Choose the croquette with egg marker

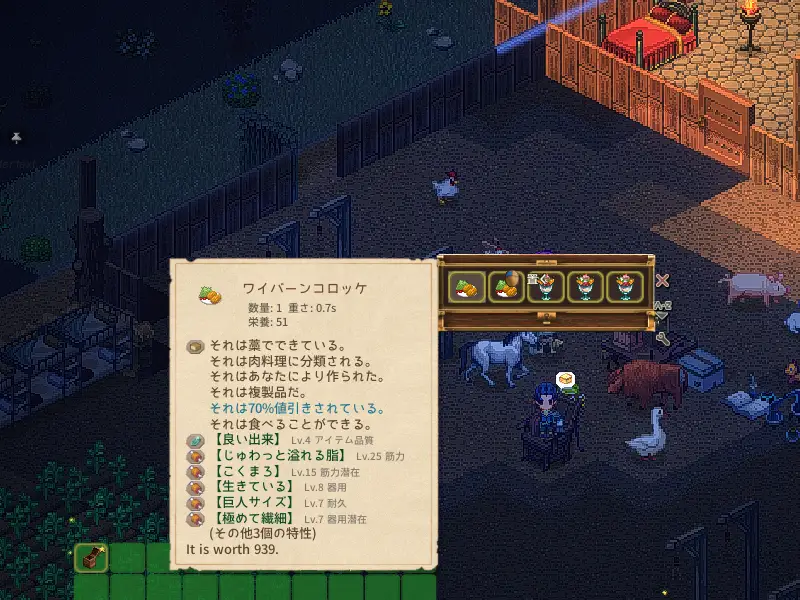pos(506,287)
